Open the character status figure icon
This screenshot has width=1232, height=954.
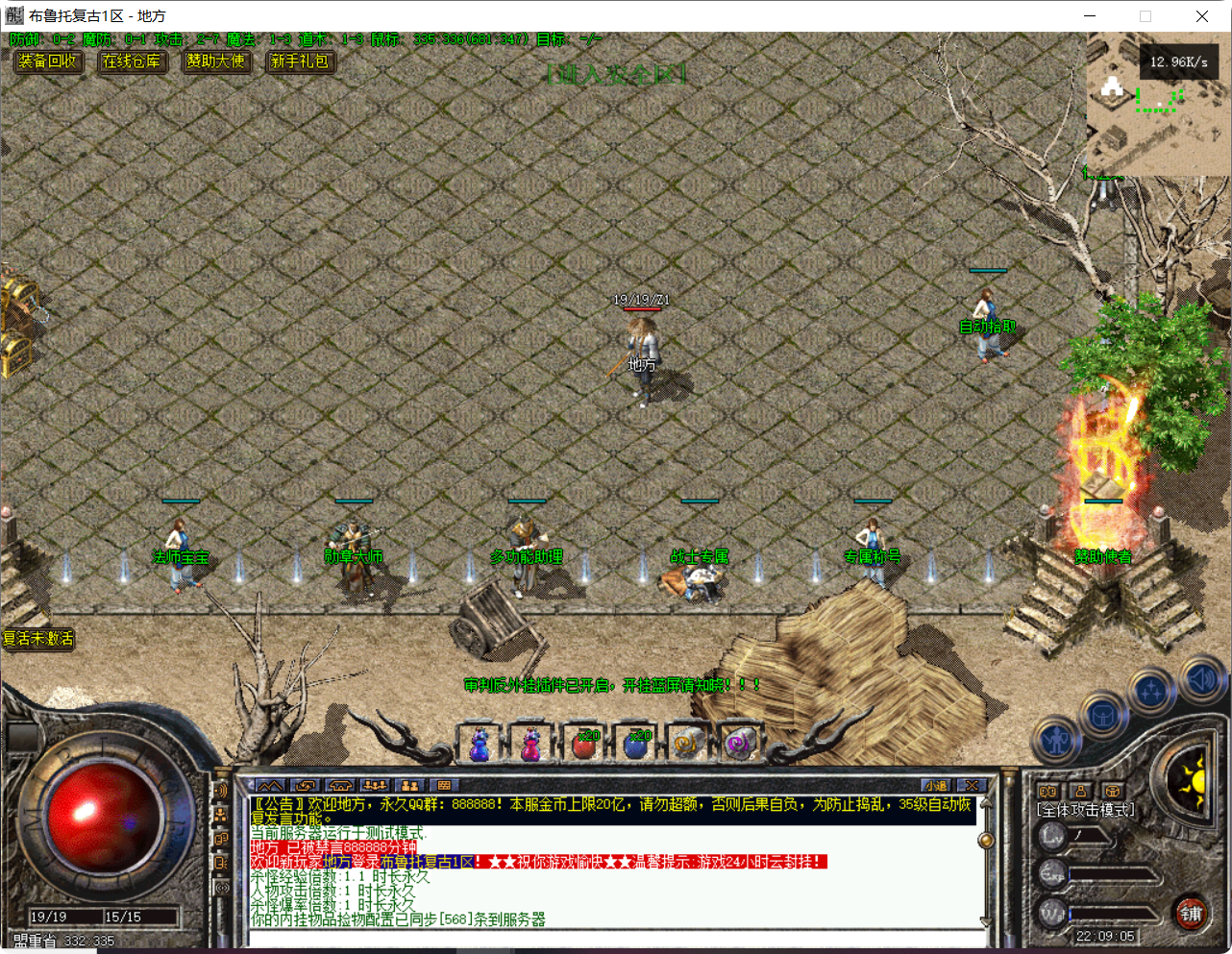[x=1055, y=741]
